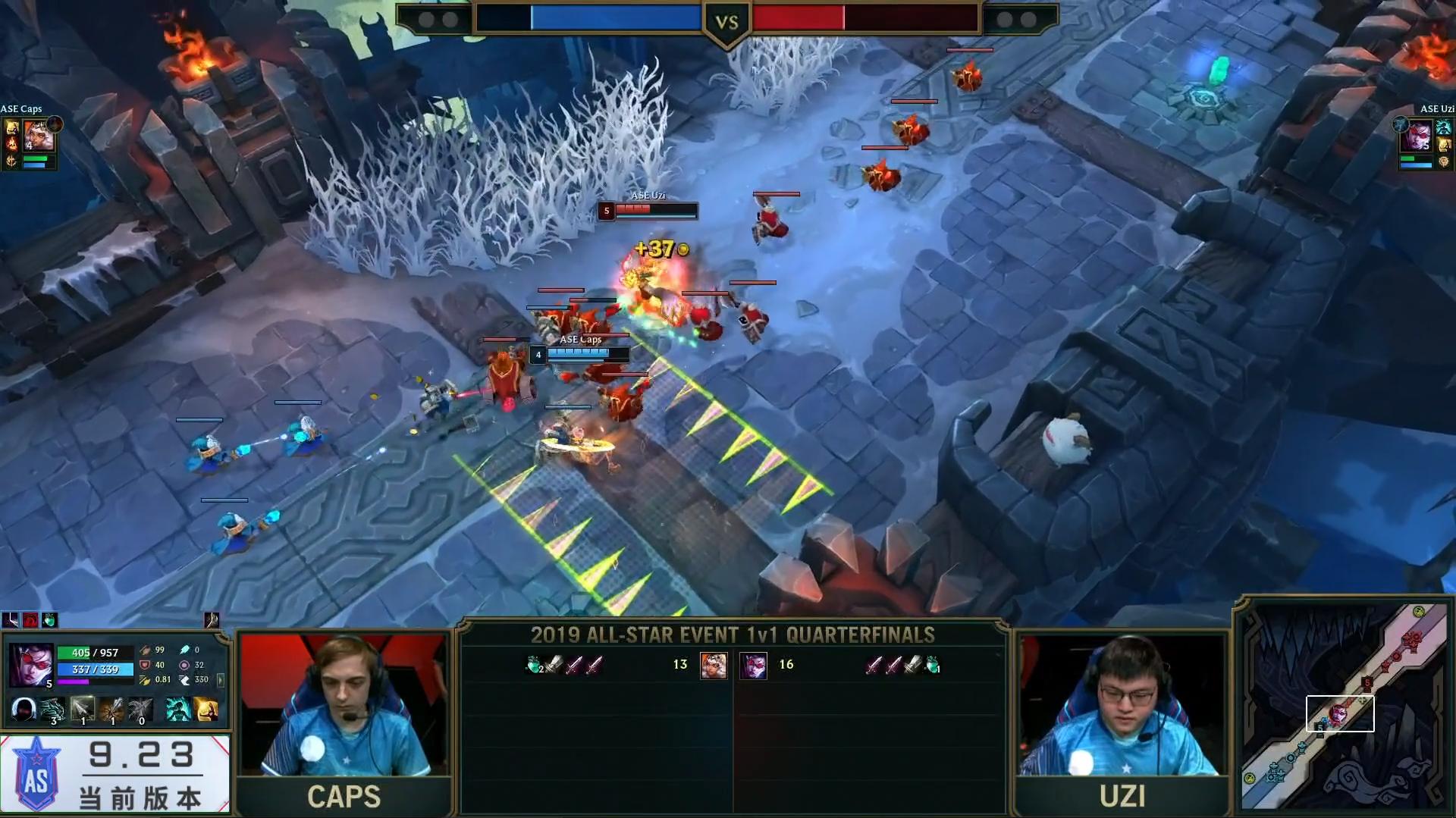Screen dimensions: 1456x818
Task: Select the teal figure summoner spell
Action: click(178, 710)
